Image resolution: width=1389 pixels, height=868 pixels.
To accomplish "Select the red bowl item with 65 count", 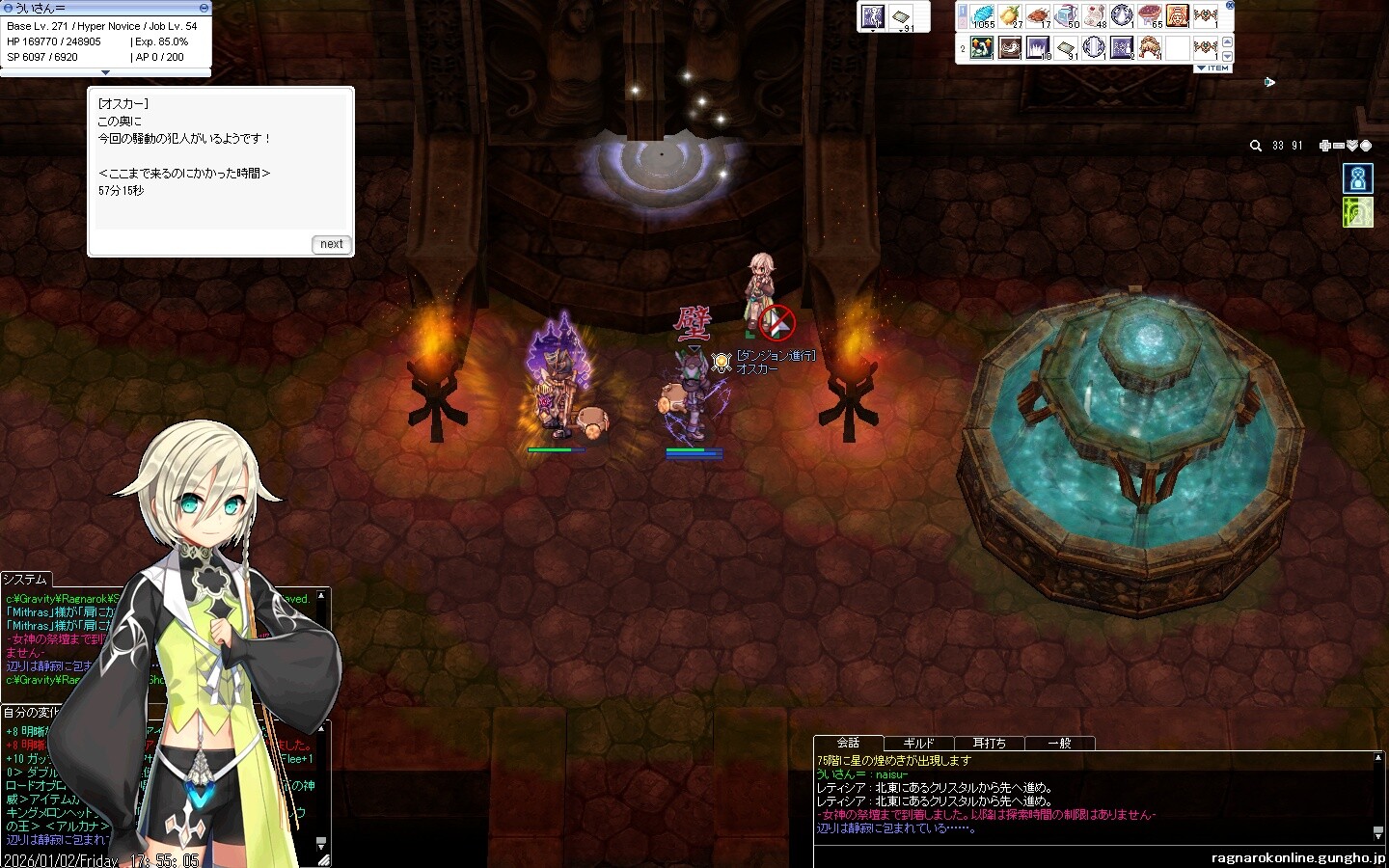I will [1150, 16].
